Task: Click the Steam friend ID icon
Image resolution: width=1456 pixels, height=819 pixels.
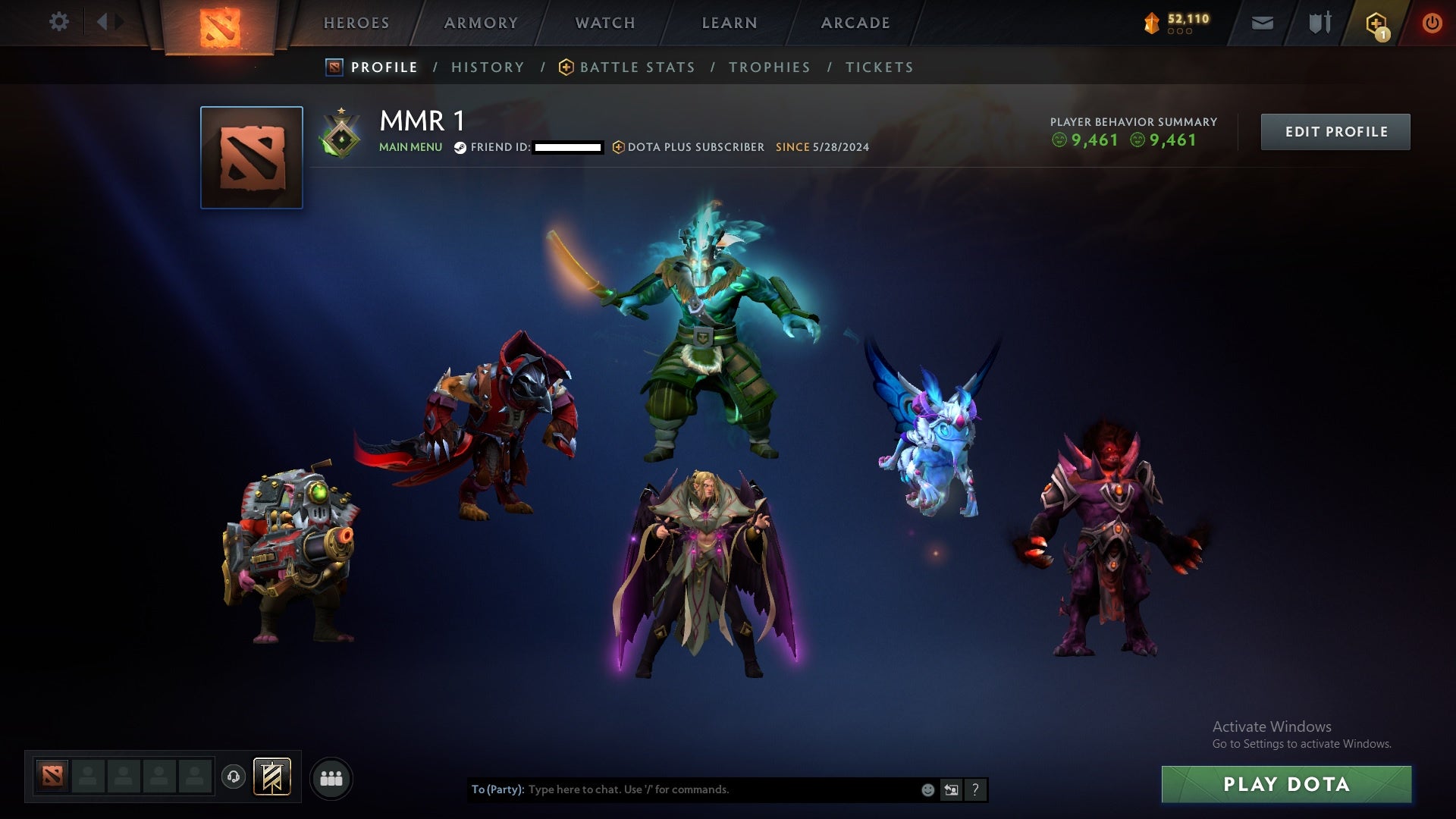Action: coord(460,148)
